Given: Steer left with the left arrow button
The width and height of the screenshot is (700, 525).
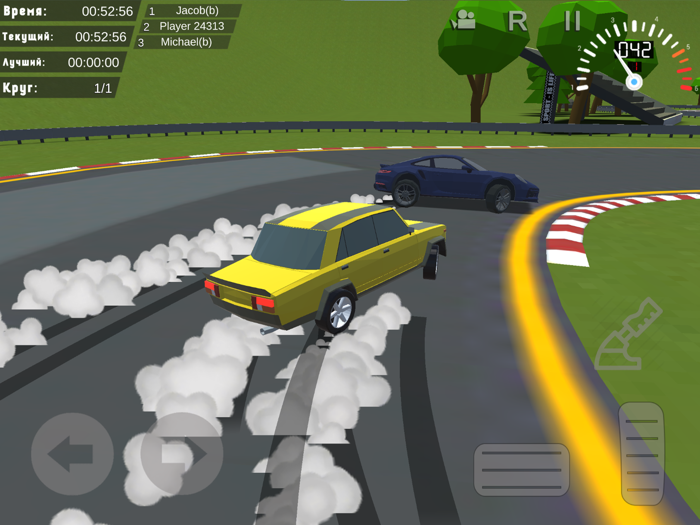Looking at the screenshot, I should pyautogui.click(x=72, y=454).
